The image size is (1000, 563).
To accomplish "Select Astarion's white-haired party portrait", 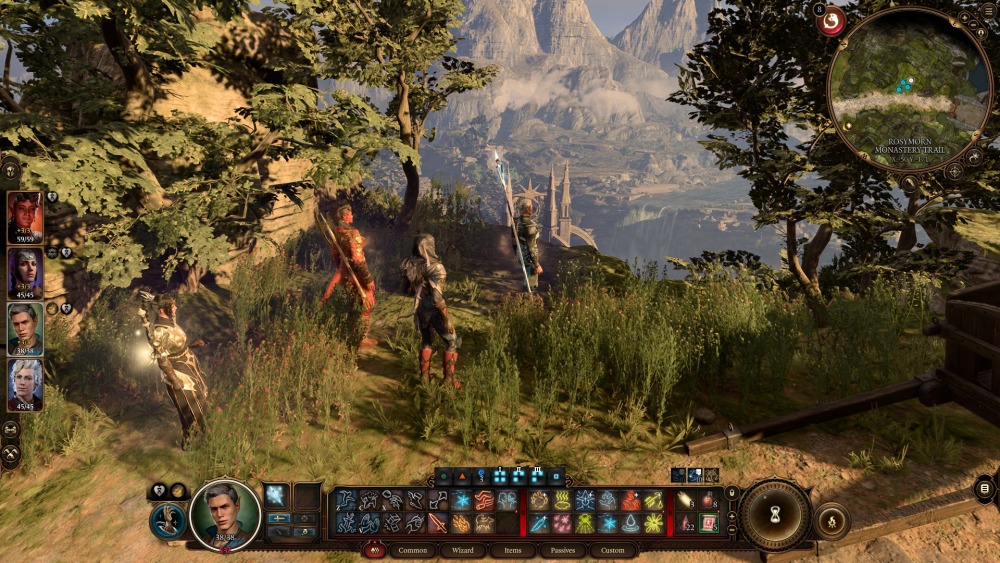I will point(24,381).
